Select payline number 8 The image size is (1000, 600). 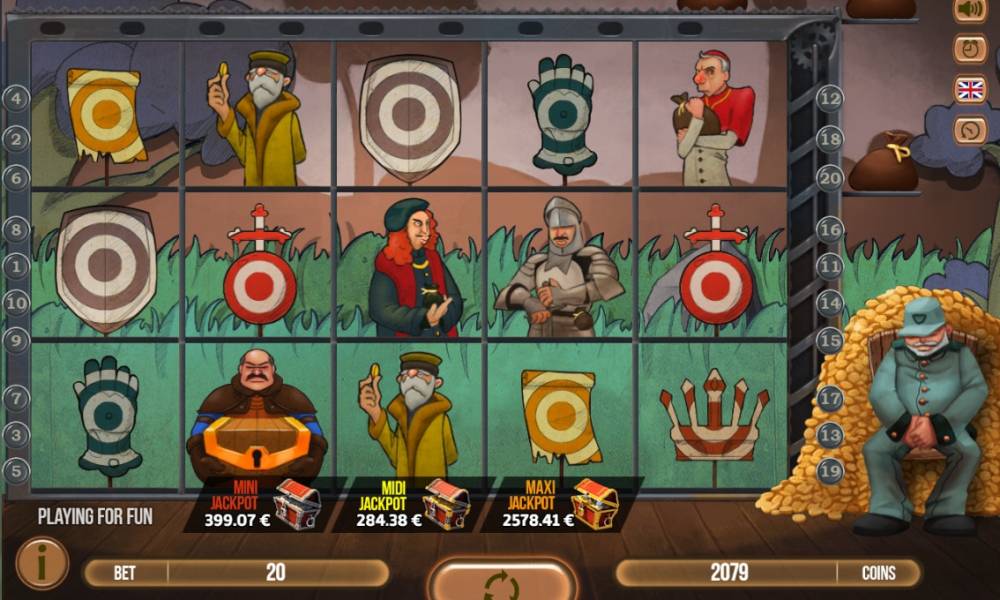tap(16, 230)
